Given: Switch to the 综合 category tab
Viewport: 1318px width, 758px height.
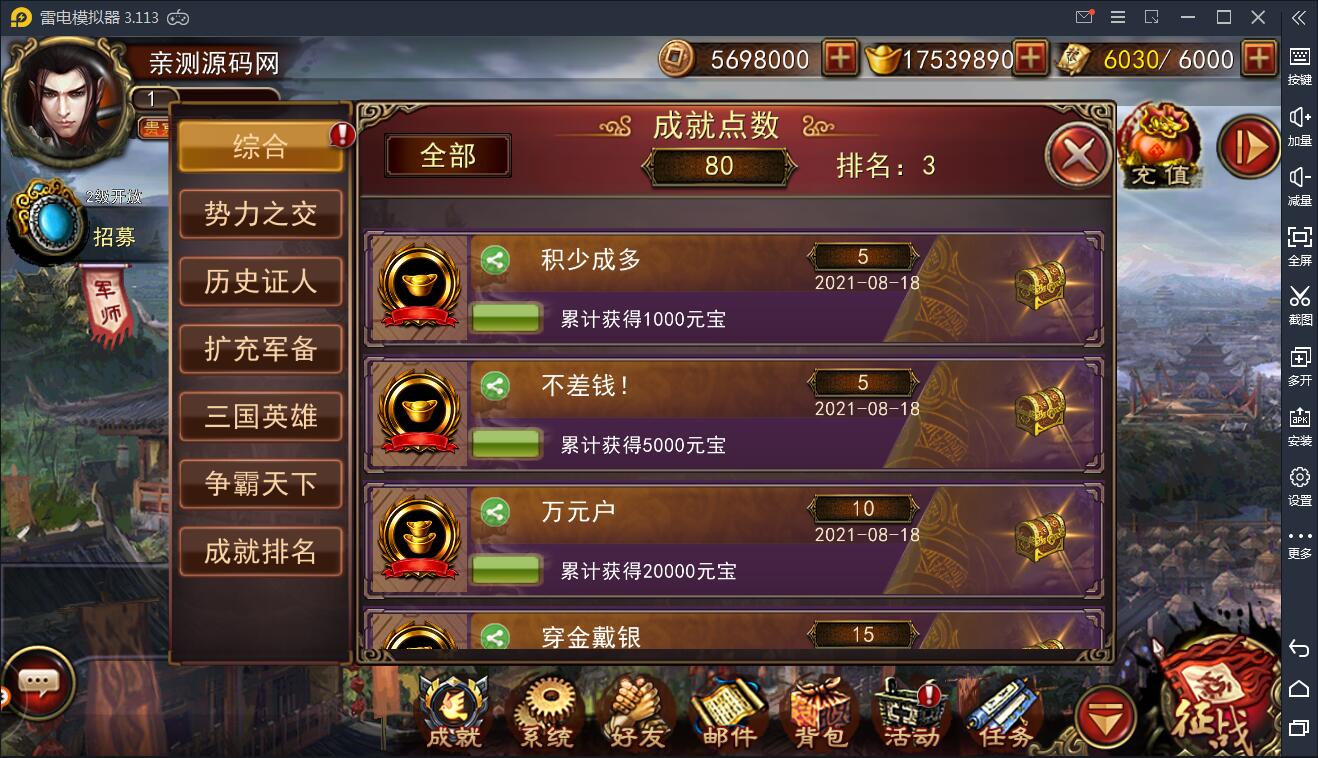Looking at the screenshot, I should click(261, 146).
